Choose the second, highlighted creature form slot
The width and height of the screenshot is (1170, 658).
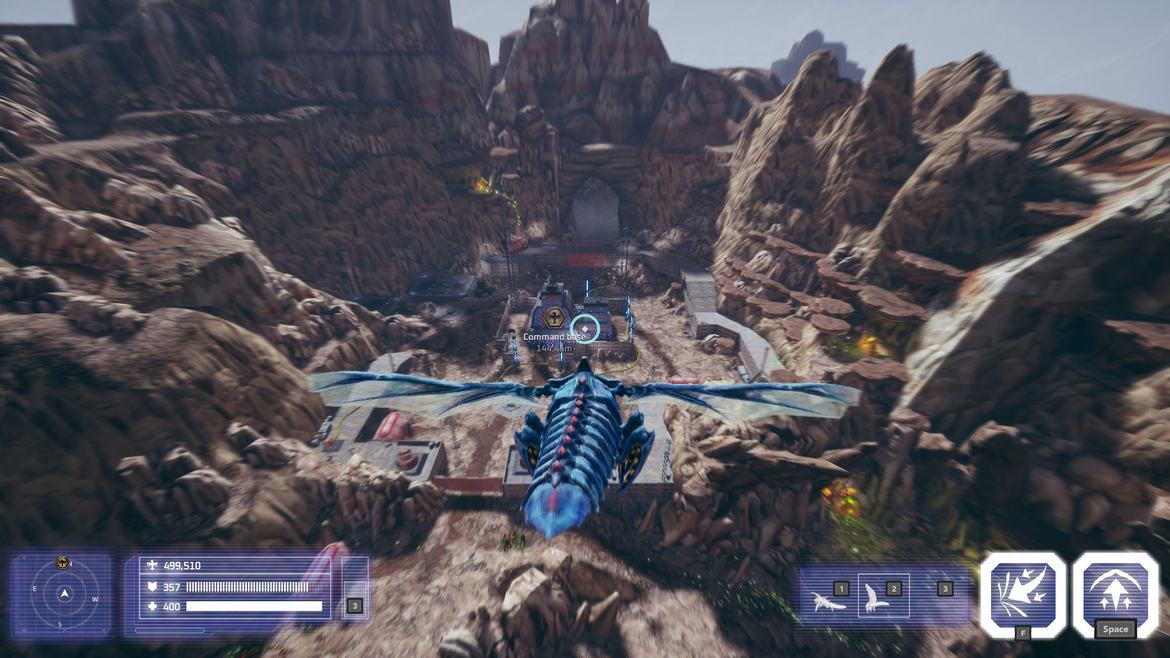(884, 597)
